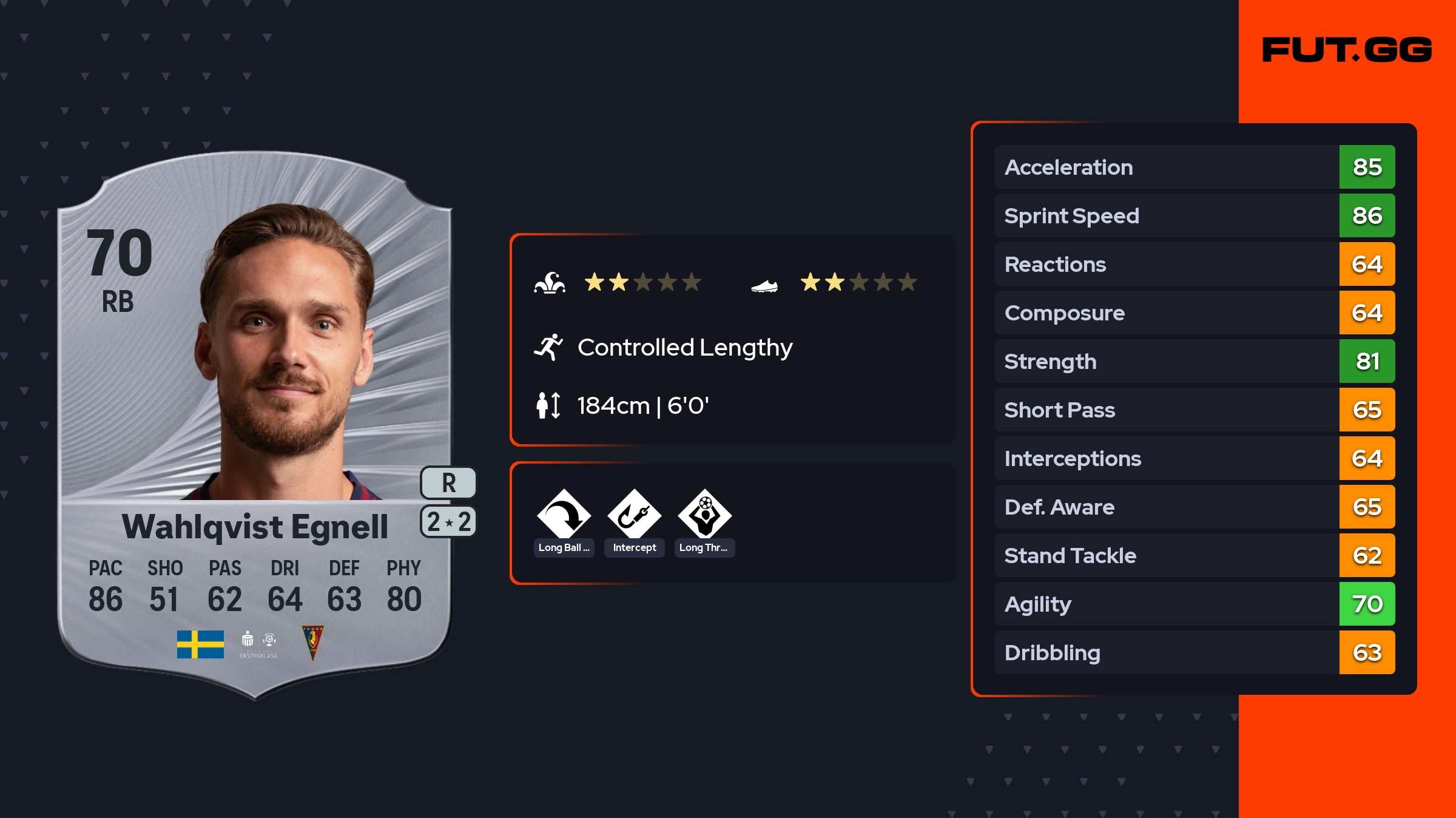Click the Controlled Lengthy running icon
The height and width of the screenshot is (818, 1456).
click(x=548, y=347)
